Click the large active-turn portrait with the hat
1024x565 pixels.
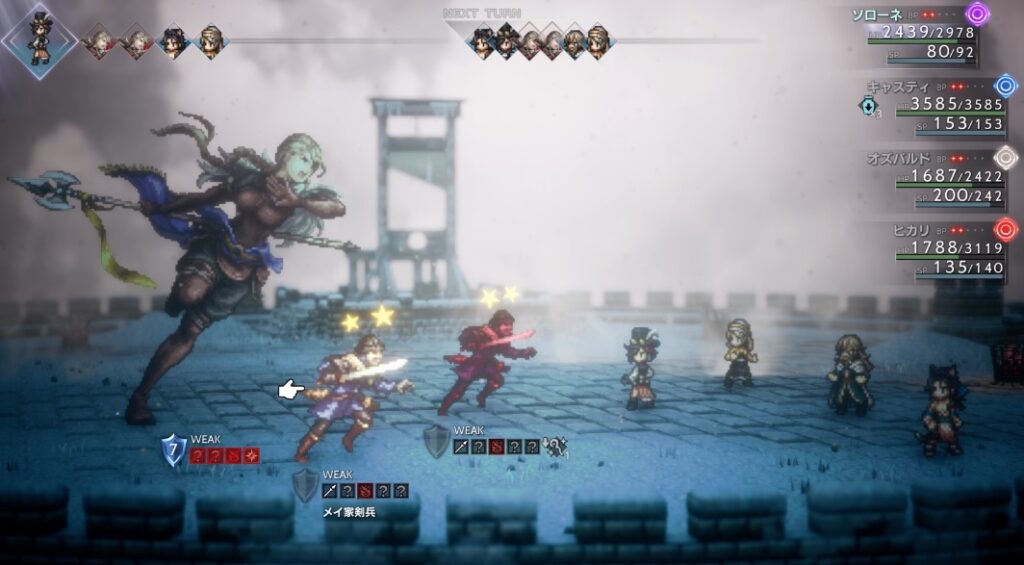point(38,40)
